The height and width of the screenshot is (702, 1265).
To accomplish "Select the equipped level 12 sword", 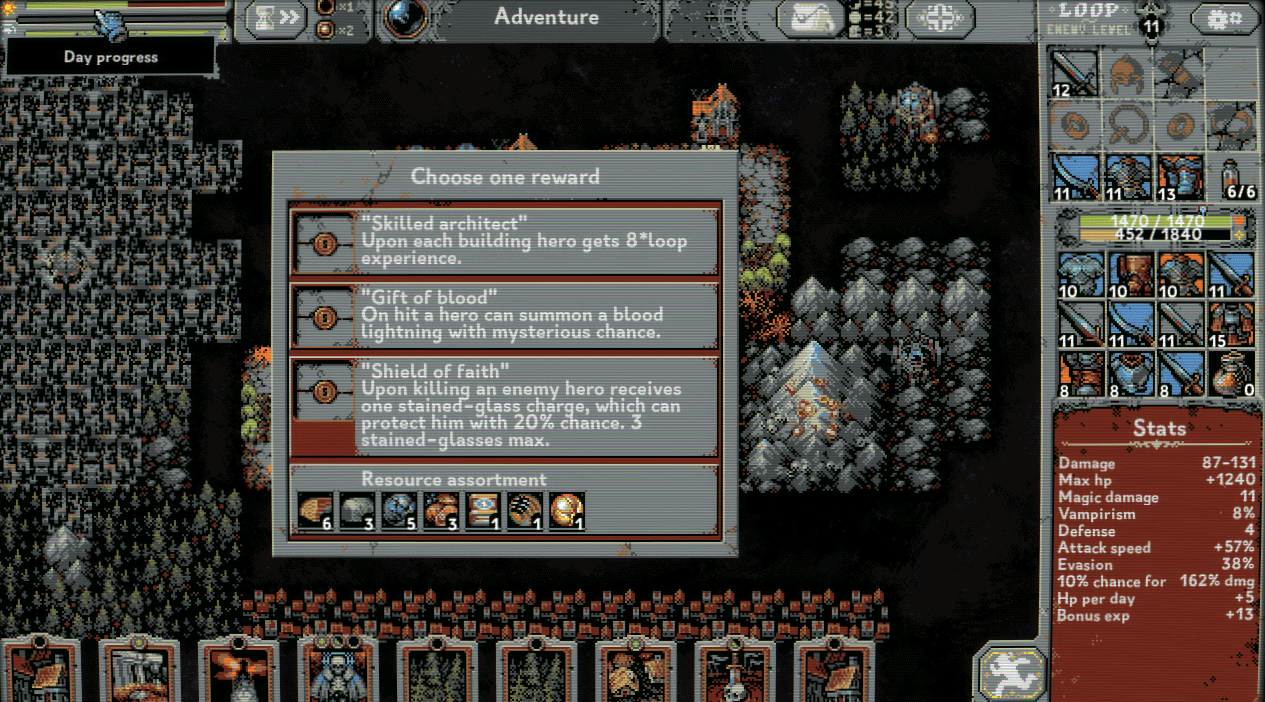I will click(x=1073, y=74).
